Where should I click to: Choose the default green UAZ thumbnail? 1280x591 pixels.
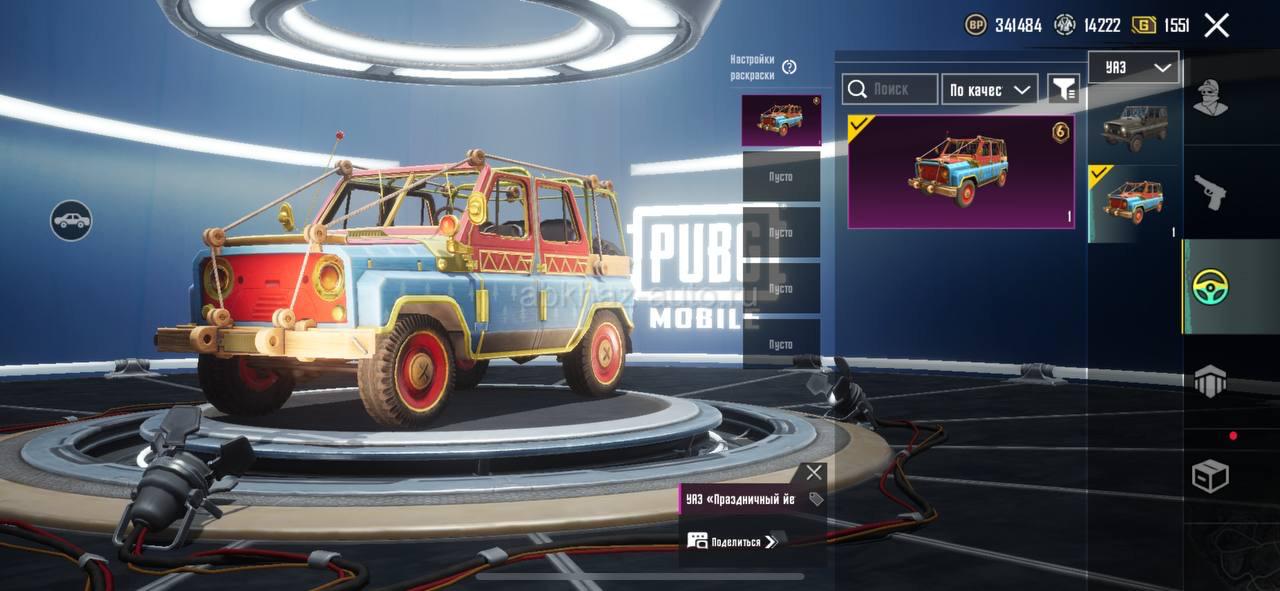point(1134,125)
